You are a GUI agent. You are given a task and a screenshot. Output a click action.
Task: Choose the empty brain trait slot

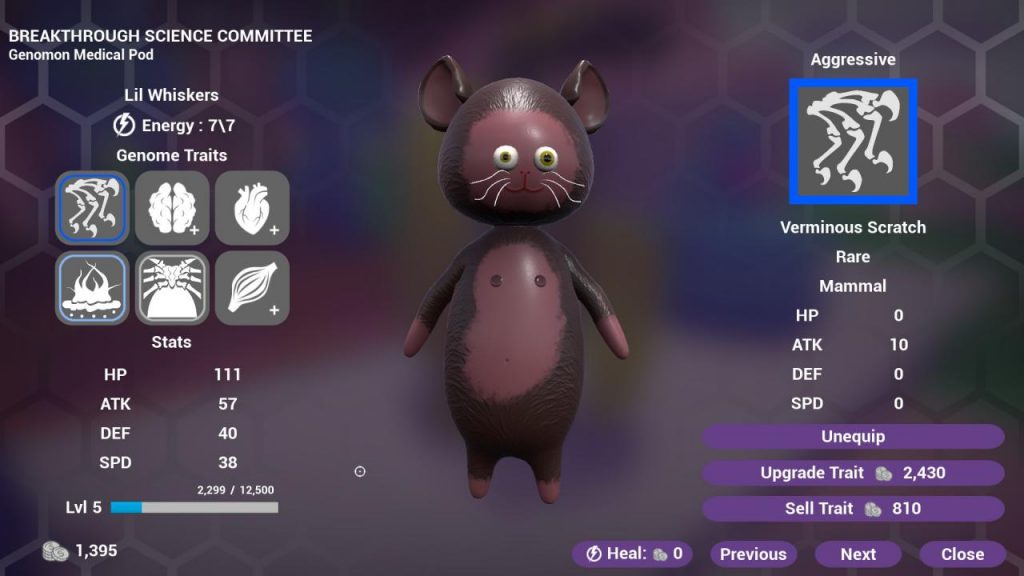pyautogui.click(x=172, y=208)
